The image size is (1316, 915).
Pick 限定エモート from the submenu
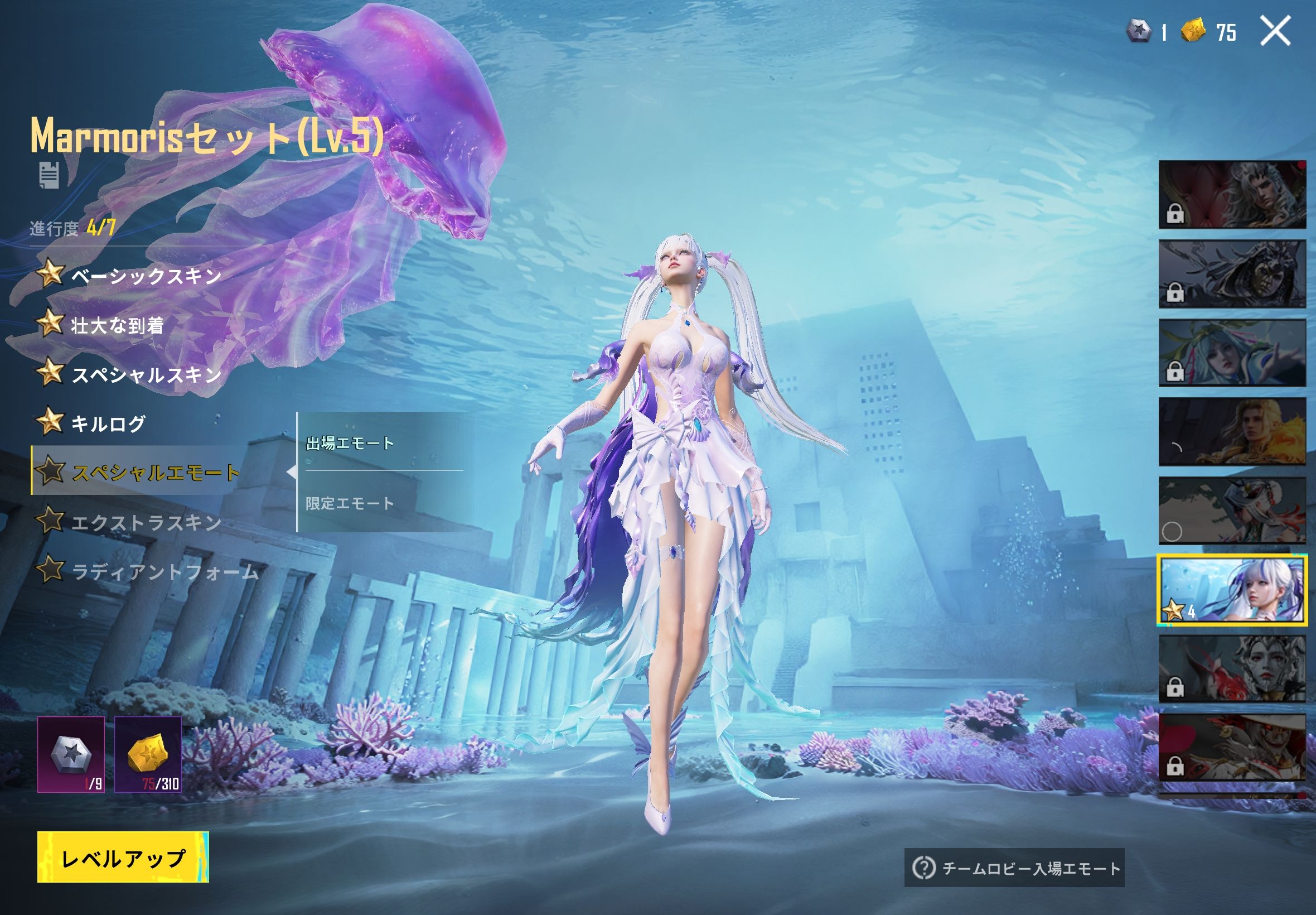(x=350, y=503)
